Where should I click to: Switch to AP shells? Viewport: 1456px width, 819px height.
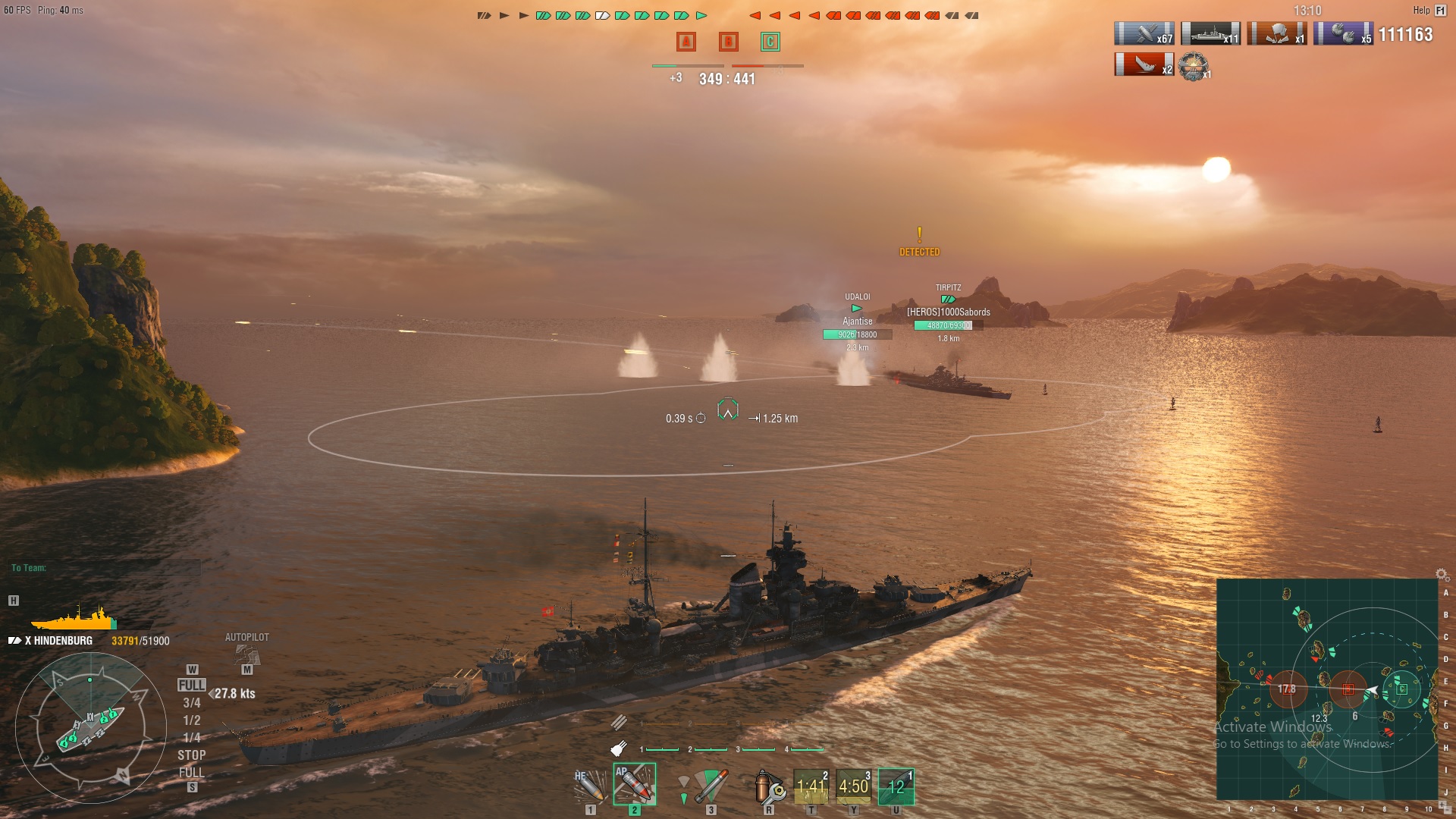click(634, 785)
